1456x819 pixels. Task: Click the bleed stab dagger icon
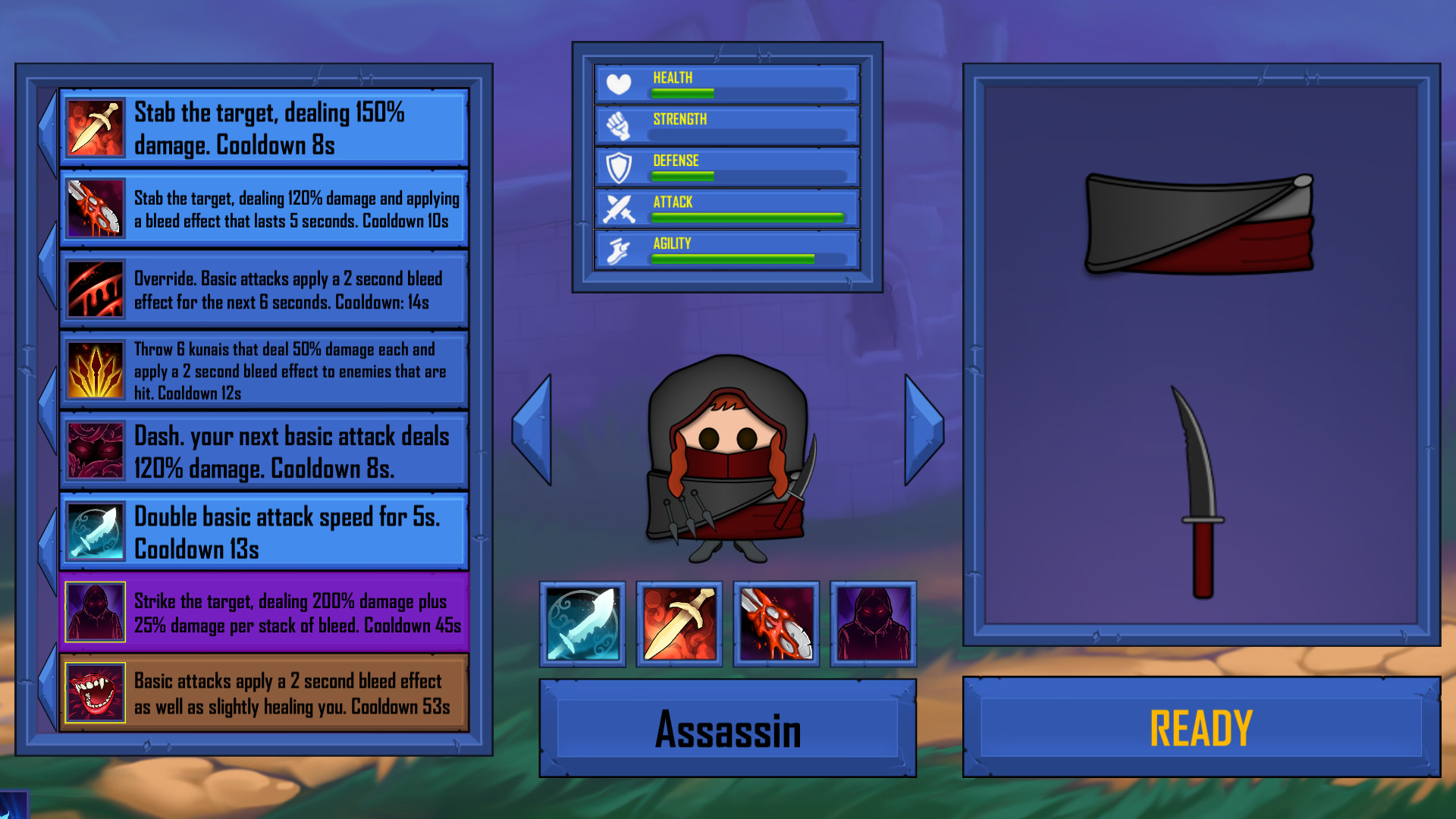tap(94, 210)
